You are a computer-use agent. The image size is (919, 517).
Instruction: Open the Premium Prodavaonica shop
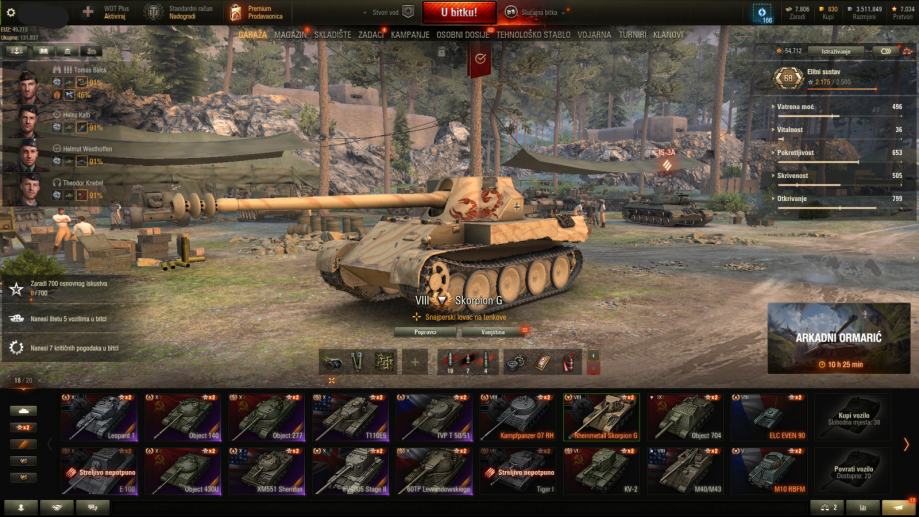coord(261,12)
